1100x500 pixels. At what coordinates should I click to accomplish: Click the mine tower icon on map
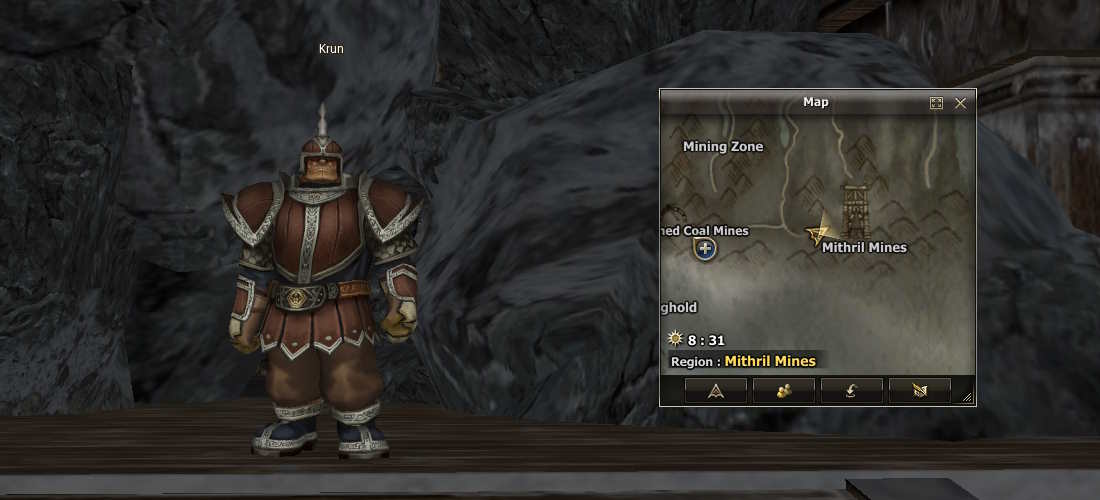(x=857, y=210)
